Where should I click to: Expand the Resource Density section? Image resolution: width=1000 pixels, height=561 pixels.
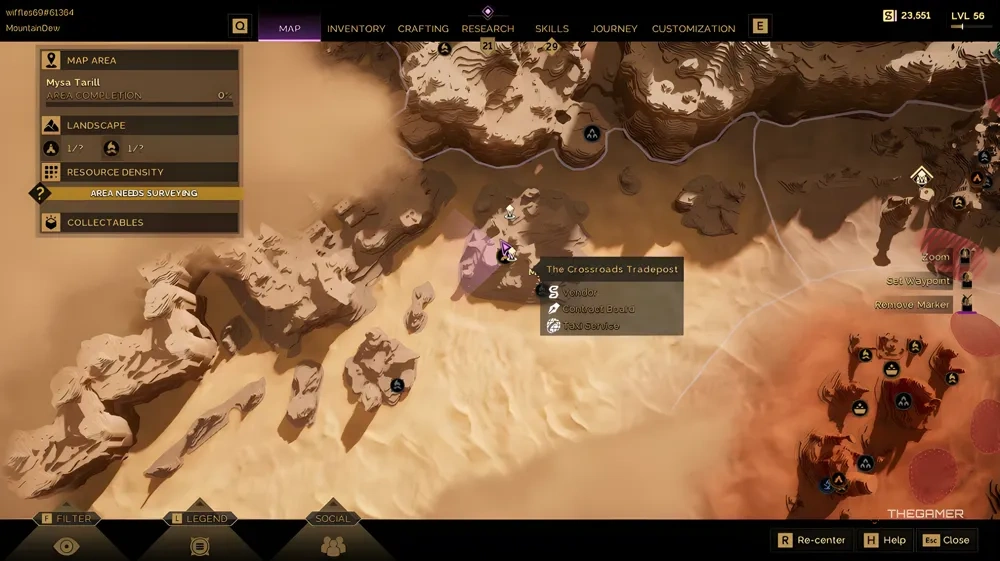(140, 172)
